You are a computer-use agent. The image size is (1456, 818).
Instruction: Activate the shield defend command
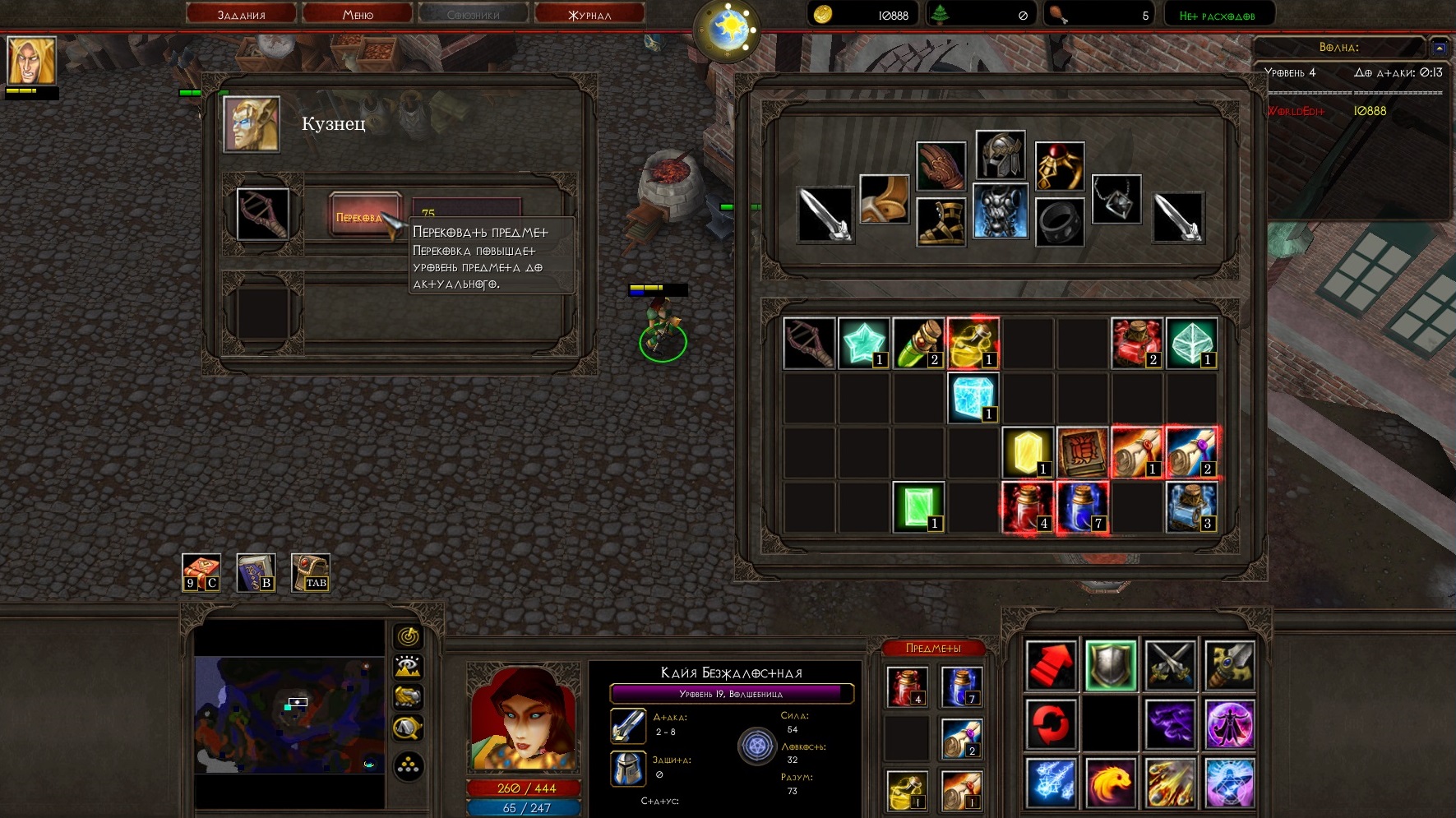tap(1110, 664)
